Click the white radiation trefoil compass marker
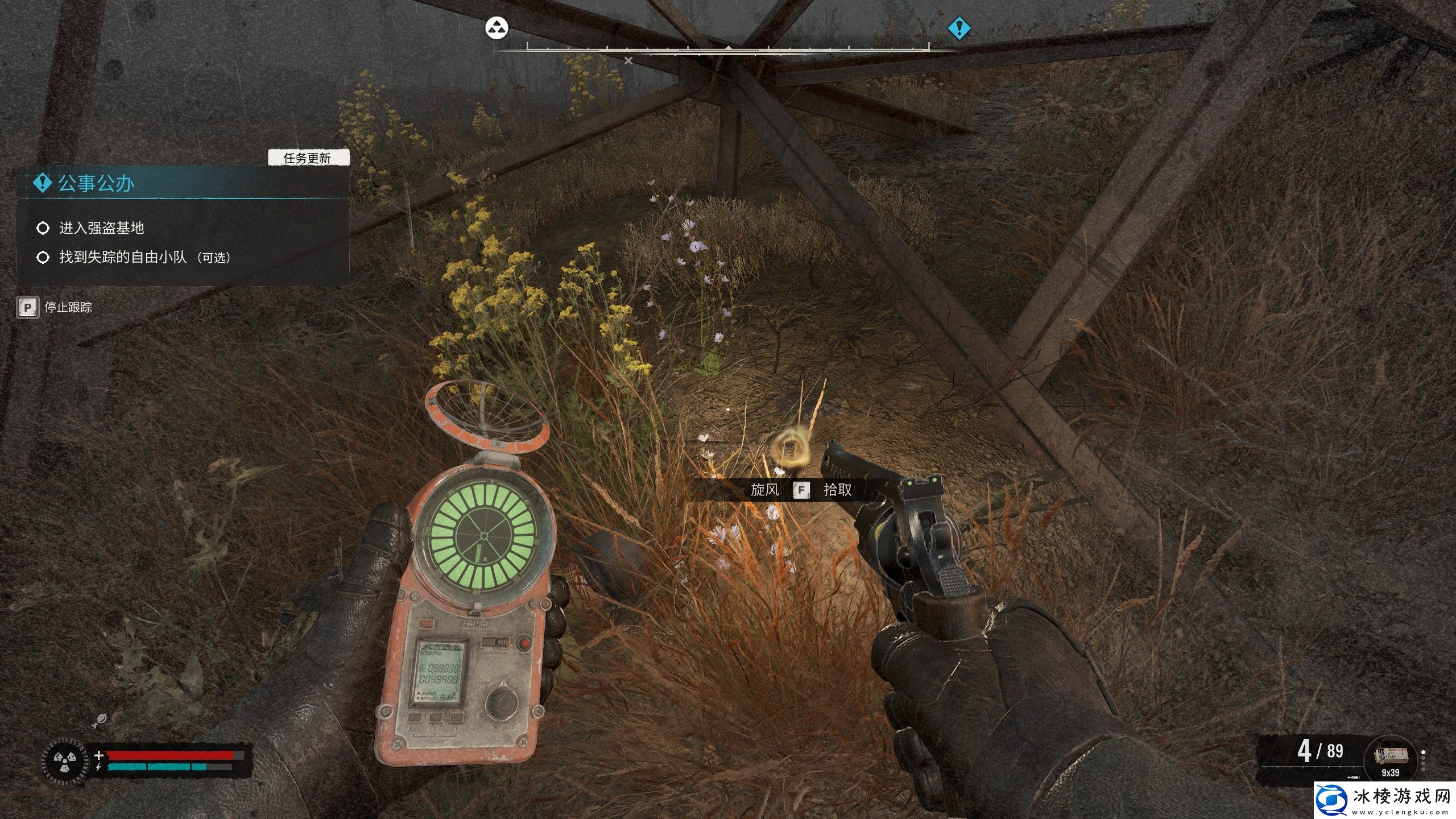 (497, 27)
